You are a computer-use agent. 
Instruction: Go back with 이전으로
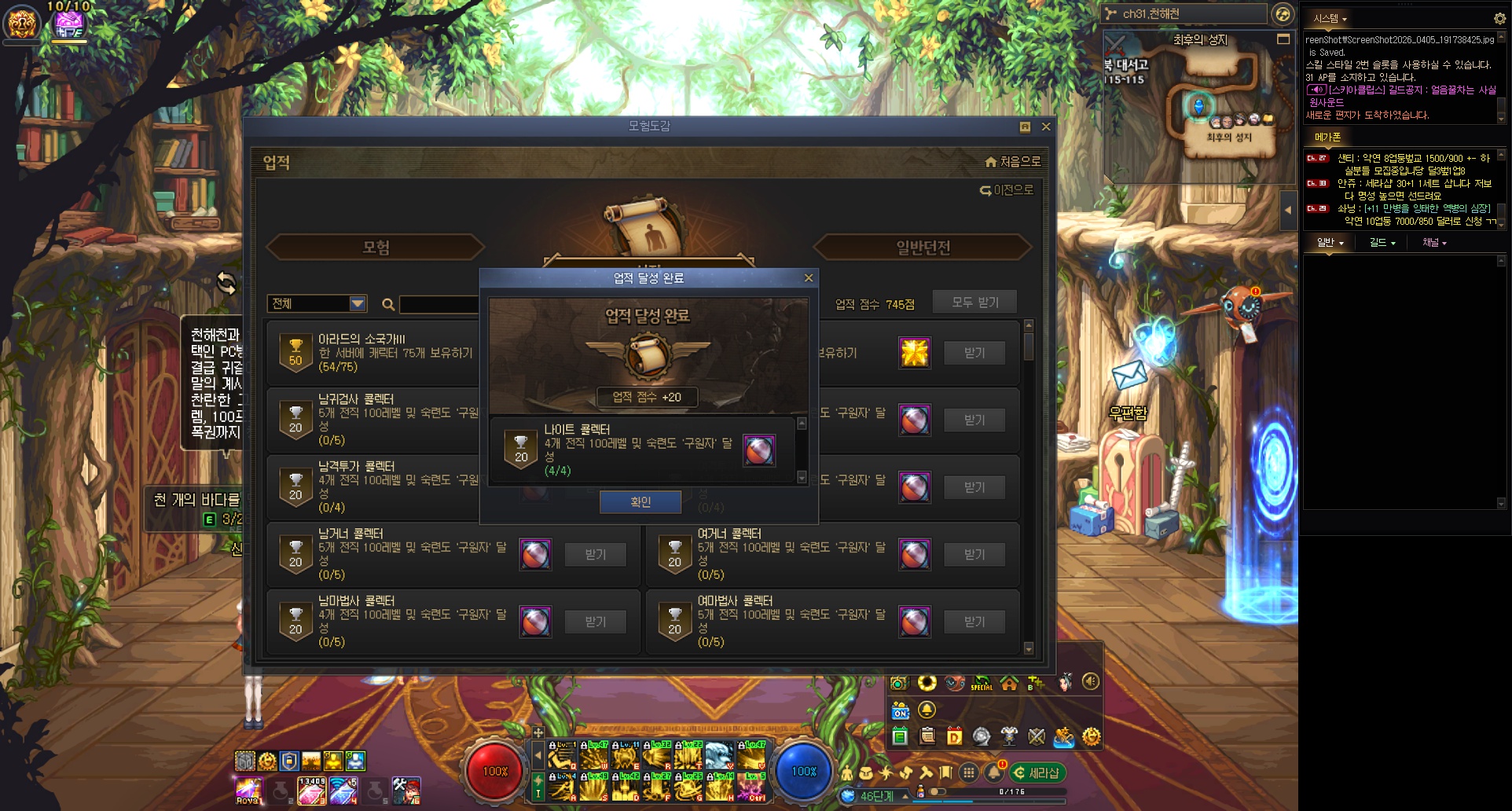point(1007,190)
